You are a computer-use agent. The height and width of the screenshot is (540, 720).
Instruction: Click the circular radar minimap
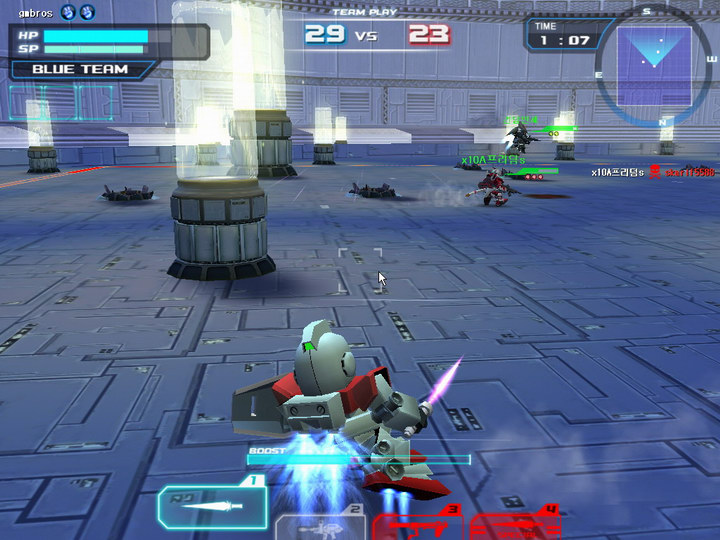[653, 61]
